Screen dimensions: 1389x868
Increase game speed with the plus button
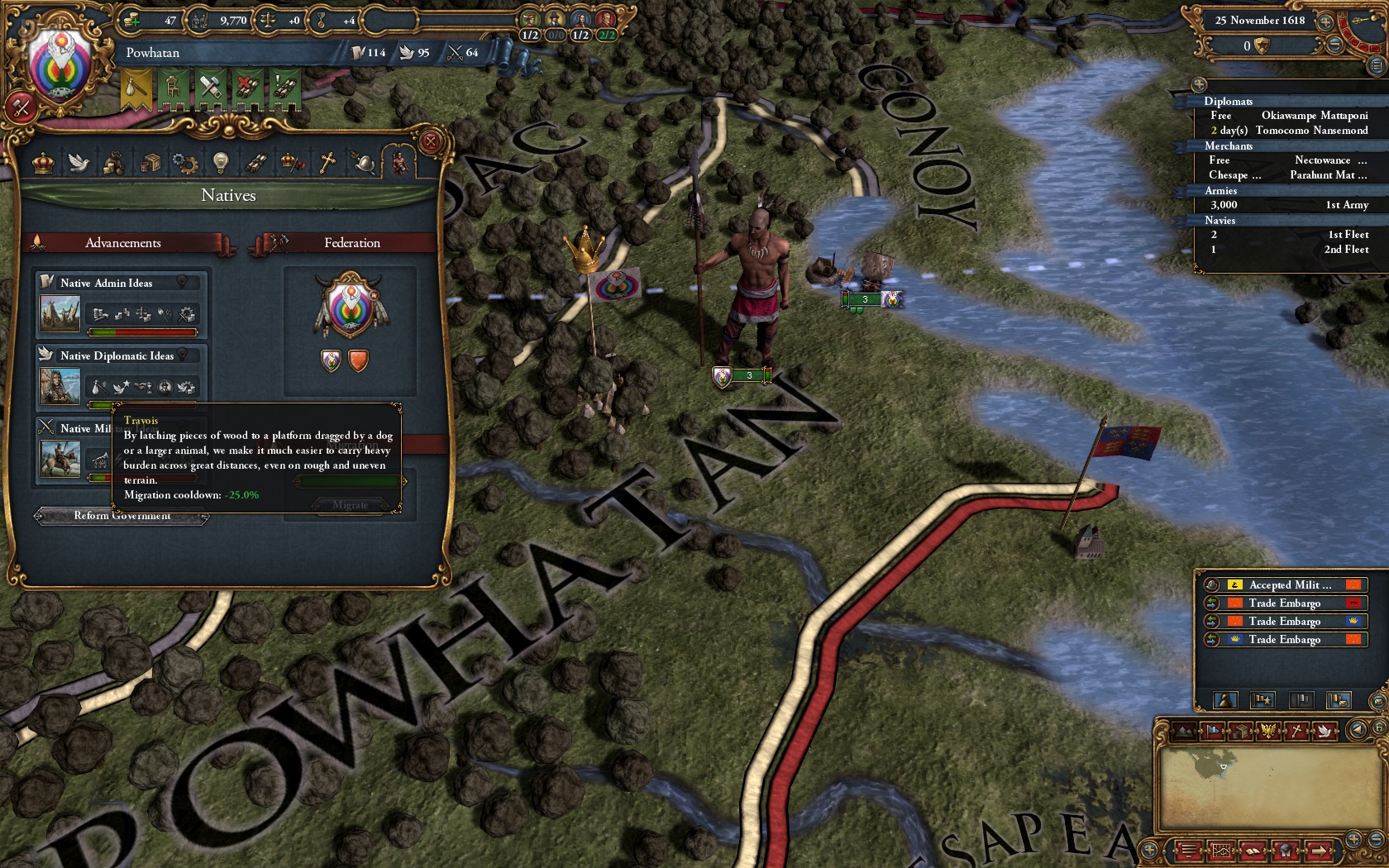1325,21
